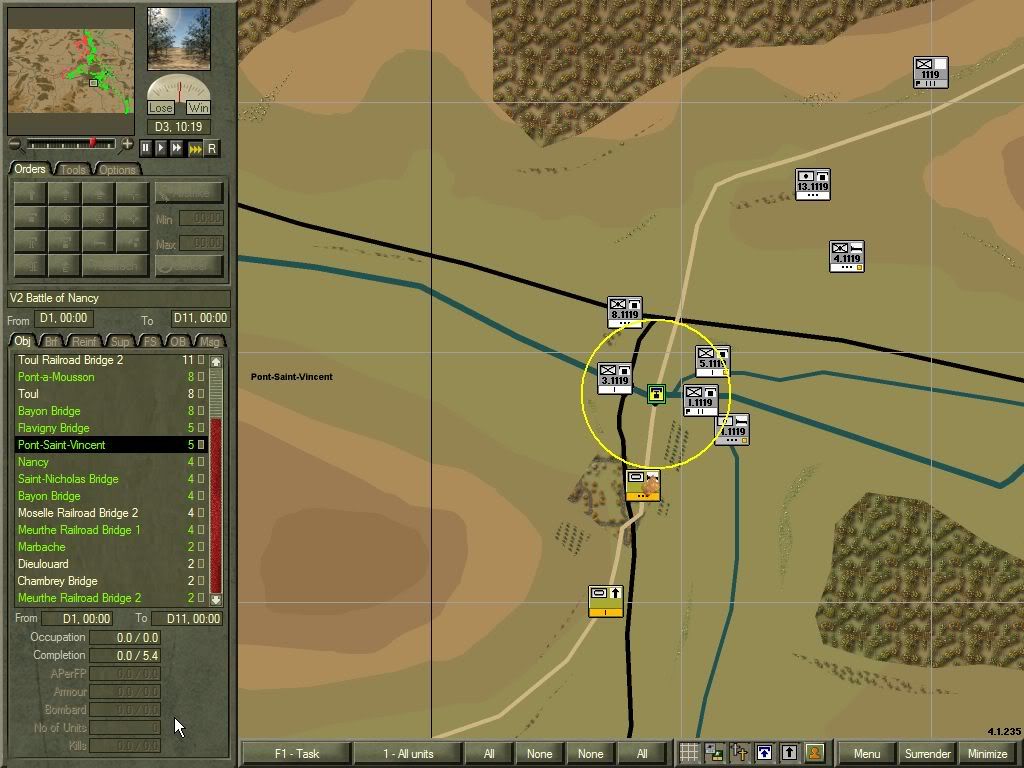Switch to the Tools tab
This screenshot has height=768, width=1024.
tap(74, 169)
